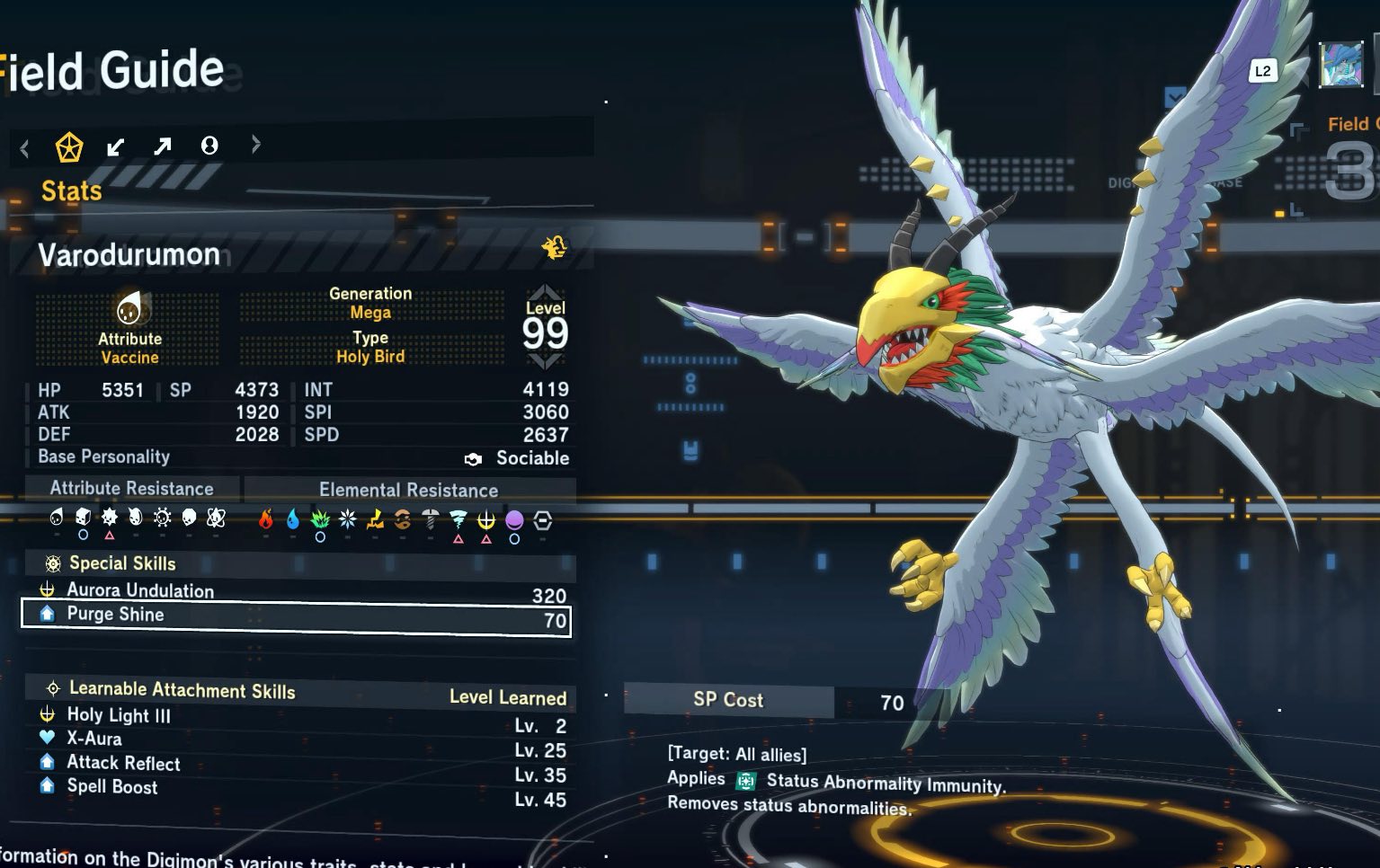Click the Digimon portrait thumbnail in the corner
The width and height of the screenshot is (1380, 868).
(x=1340, y=65)
